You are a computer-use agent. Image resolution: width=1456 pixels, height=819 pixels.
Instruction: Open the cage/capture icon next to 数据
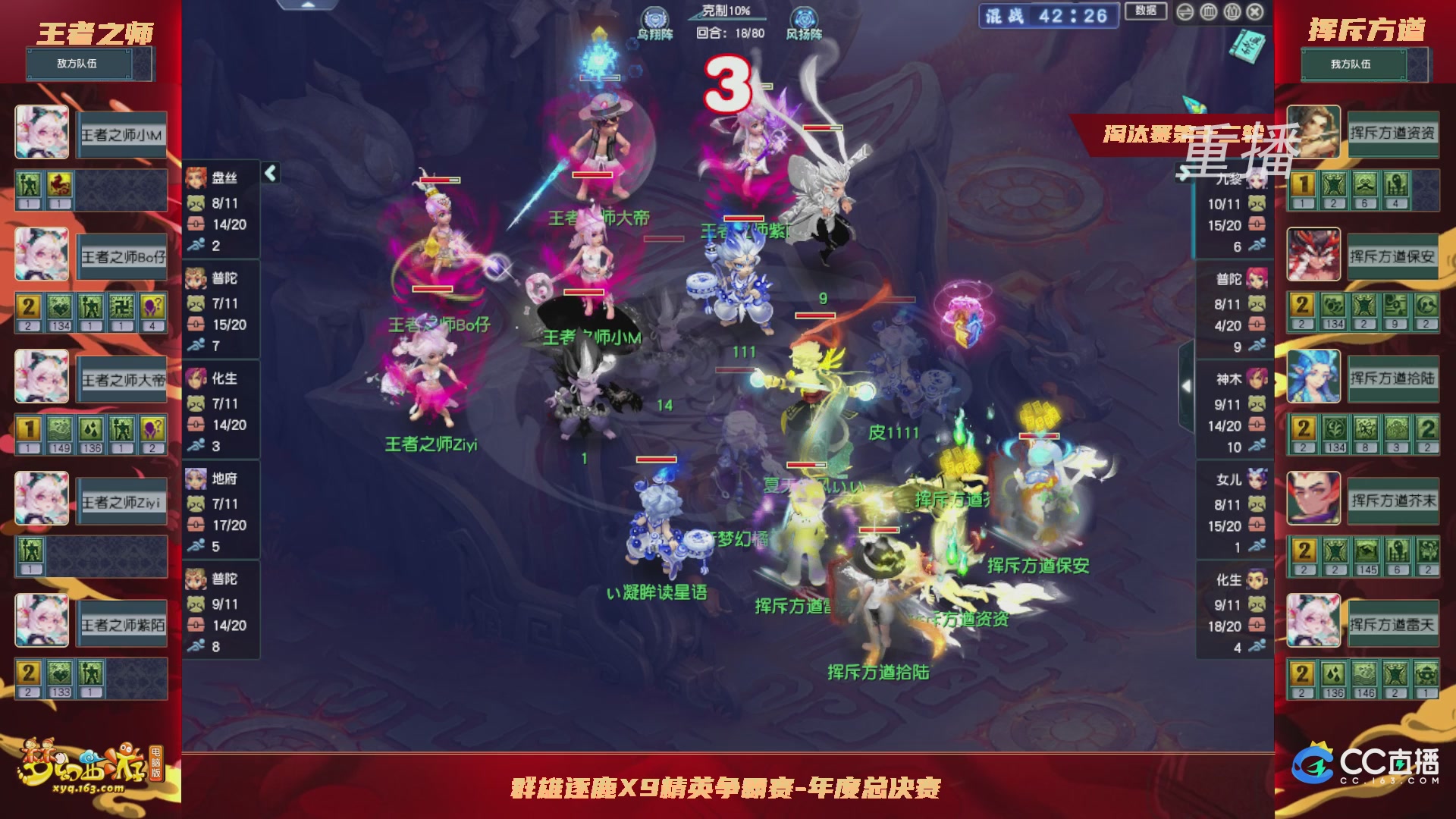pyautogui.click(x=1208, y=13)
